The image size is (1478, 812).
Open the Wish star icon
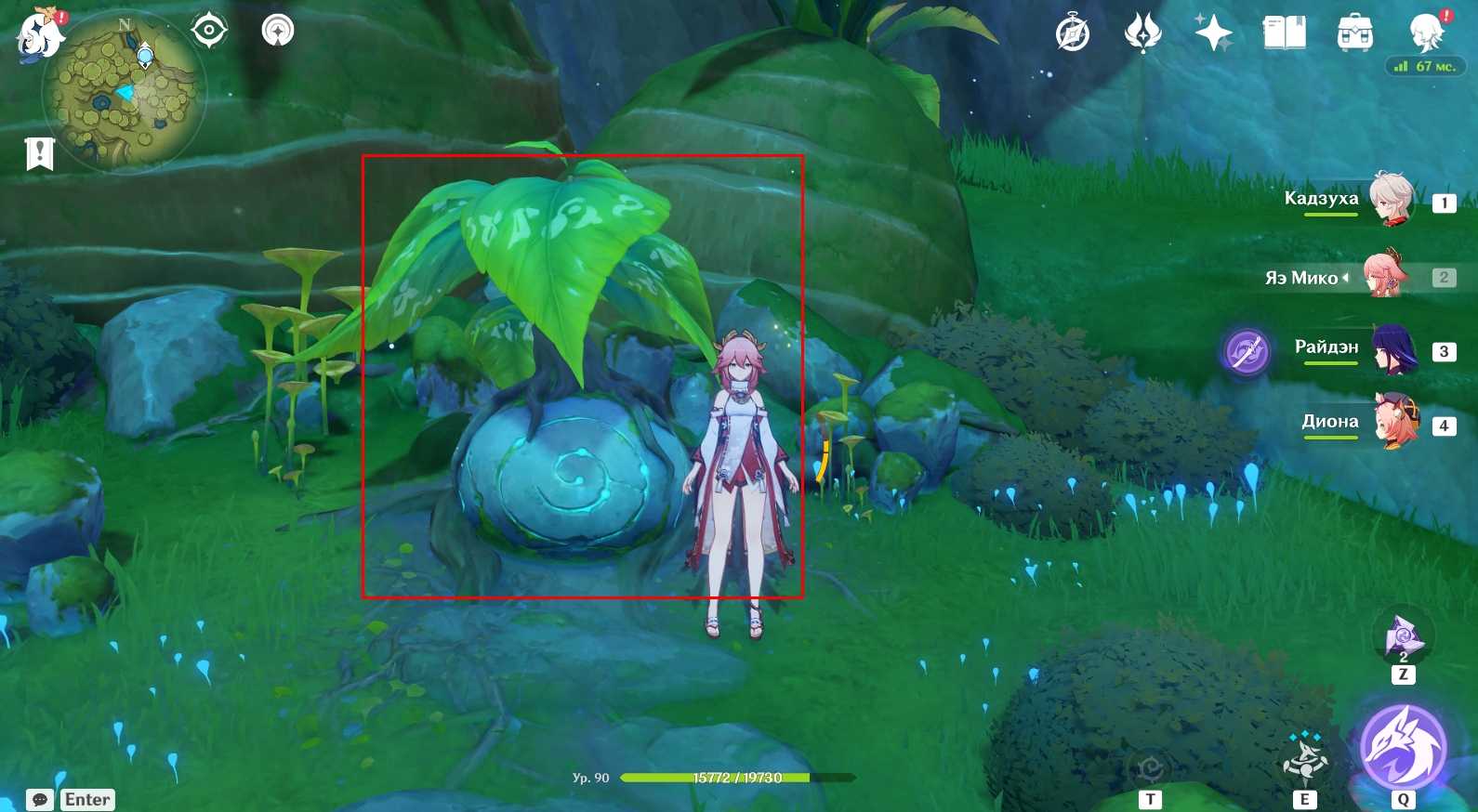pyautogui.click(x=1213, y=34)
